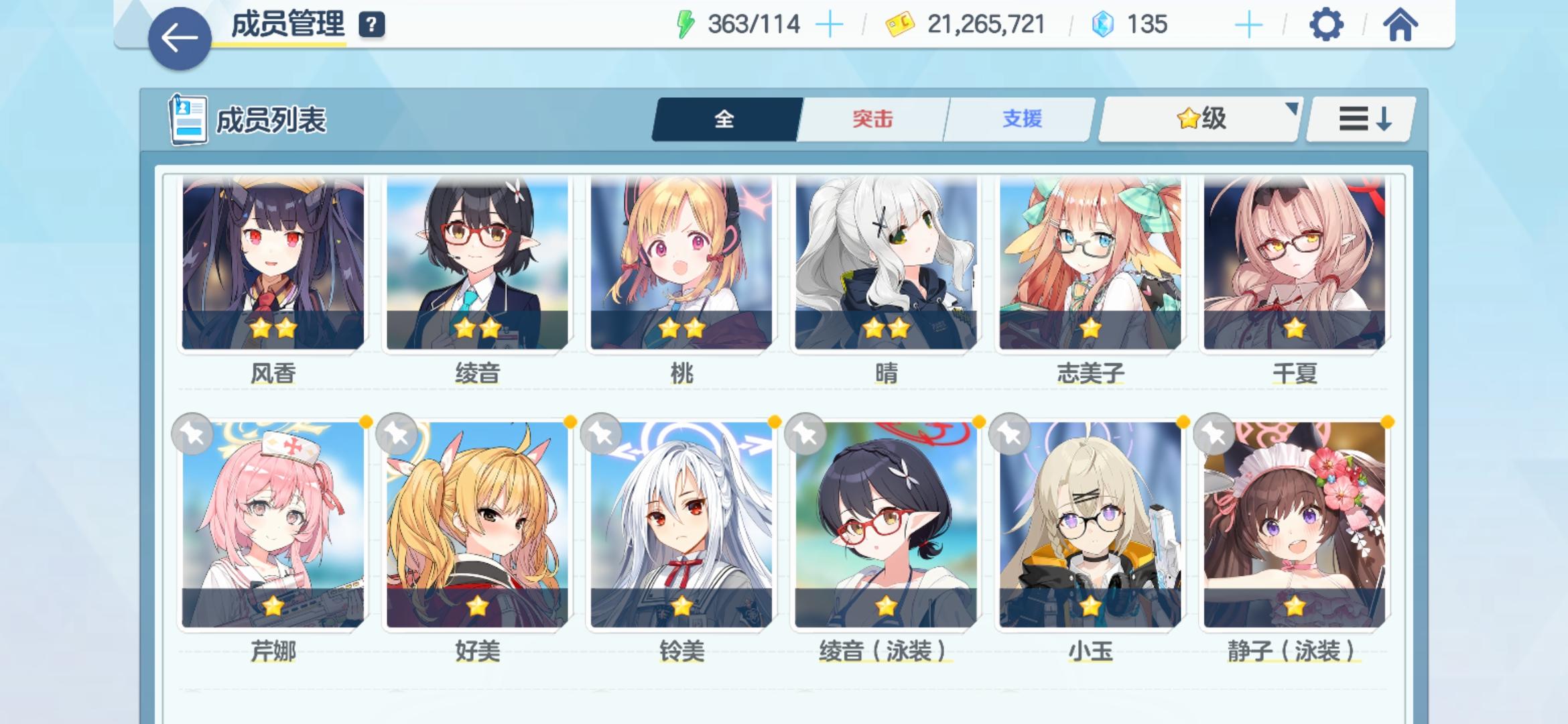
Task: Click the plus button next to energy
Action: click(x=830, y=24)
